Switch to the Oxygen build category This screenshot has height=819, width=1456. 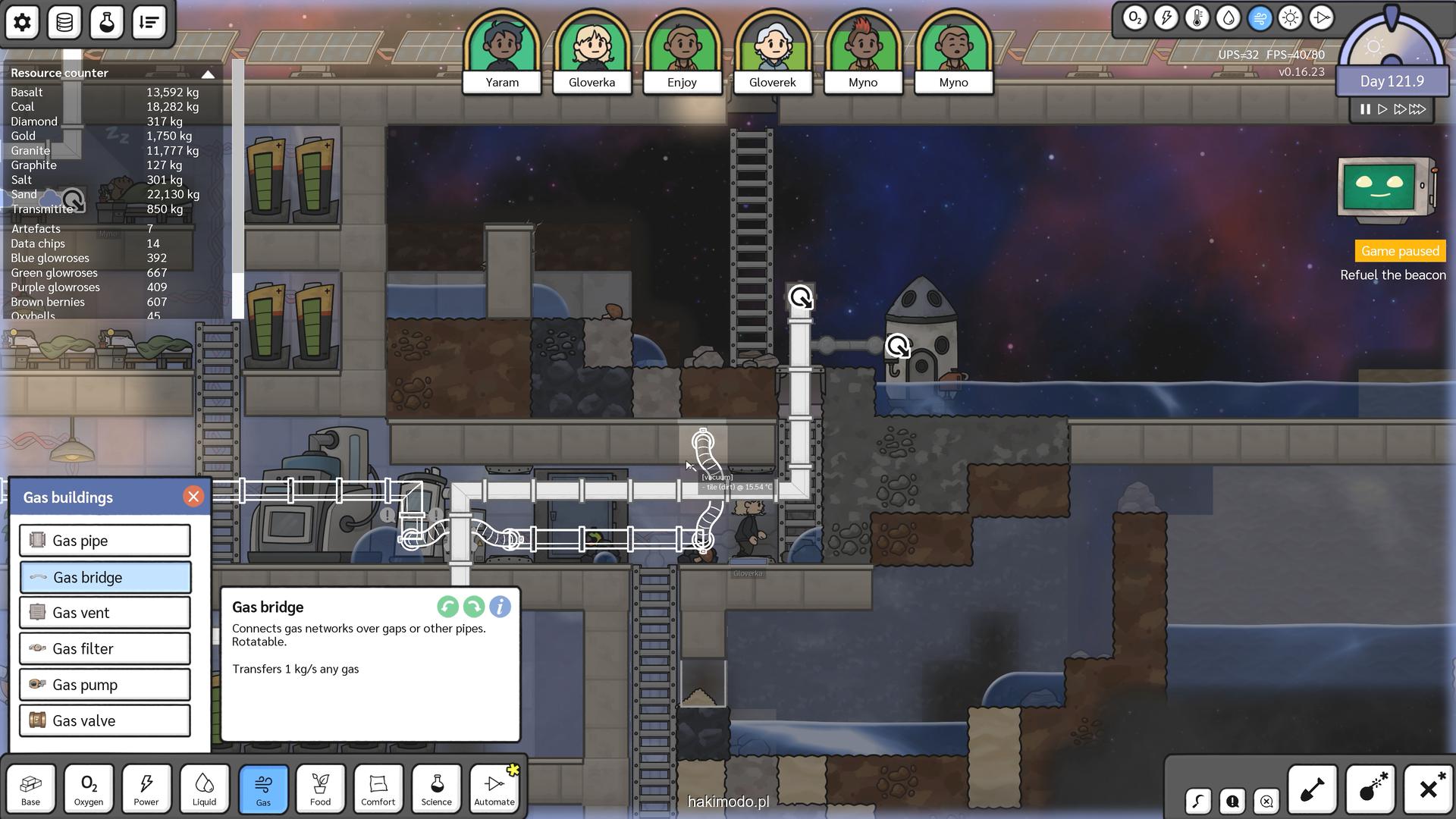click(89, 789)
